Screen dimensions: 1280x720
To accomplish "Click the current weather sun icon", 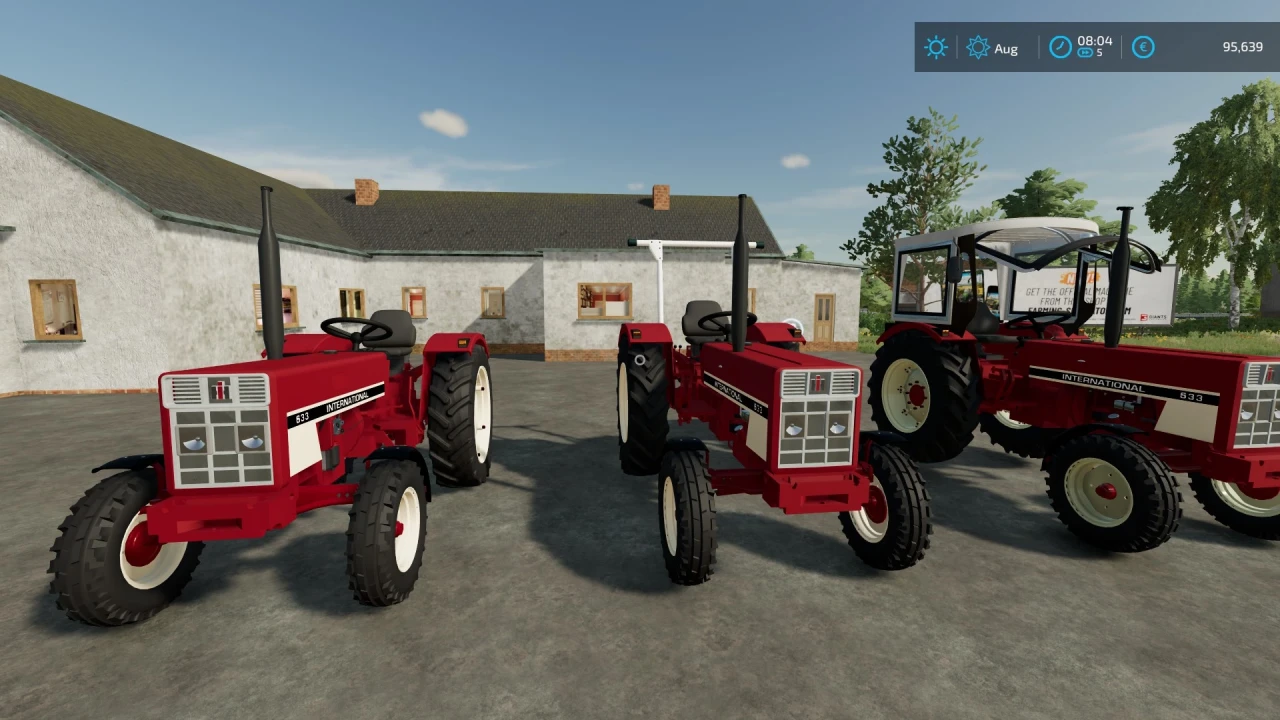I will pyautogui.click(x=935, y=47).
